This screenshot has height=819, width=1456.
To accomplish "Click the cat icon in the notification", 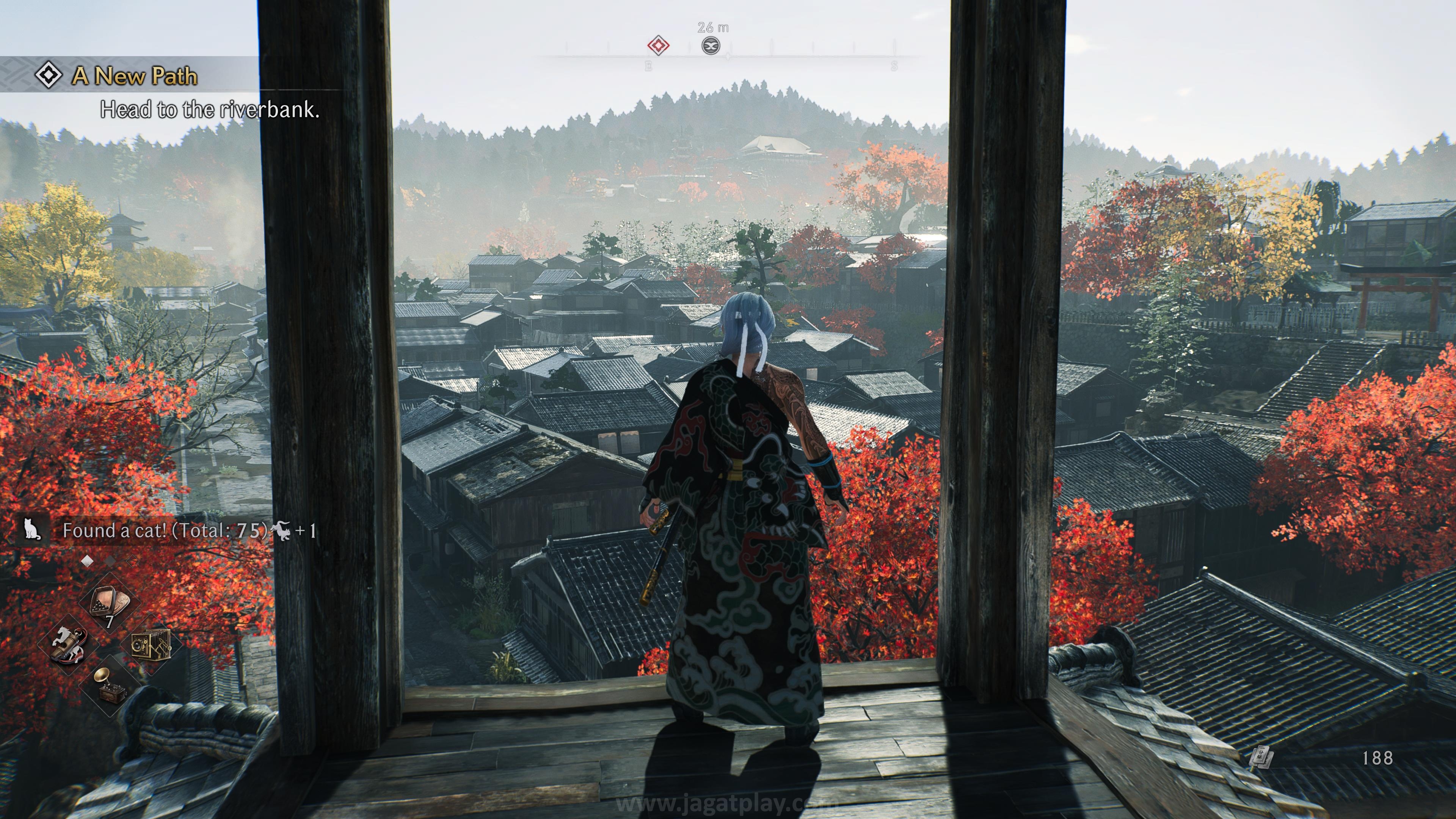I will (32, 529).
